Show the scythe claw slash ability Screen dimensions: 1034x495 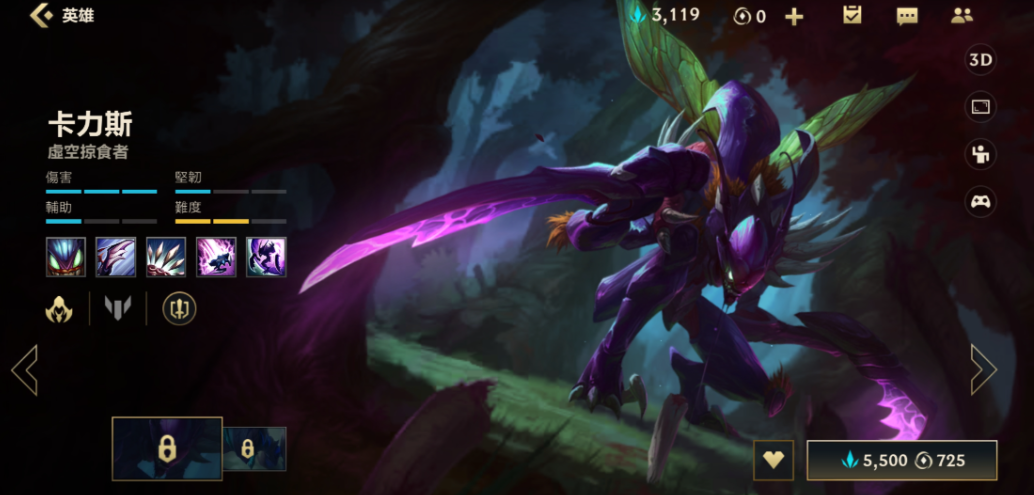pyautogui.click(x=116, y=257)
